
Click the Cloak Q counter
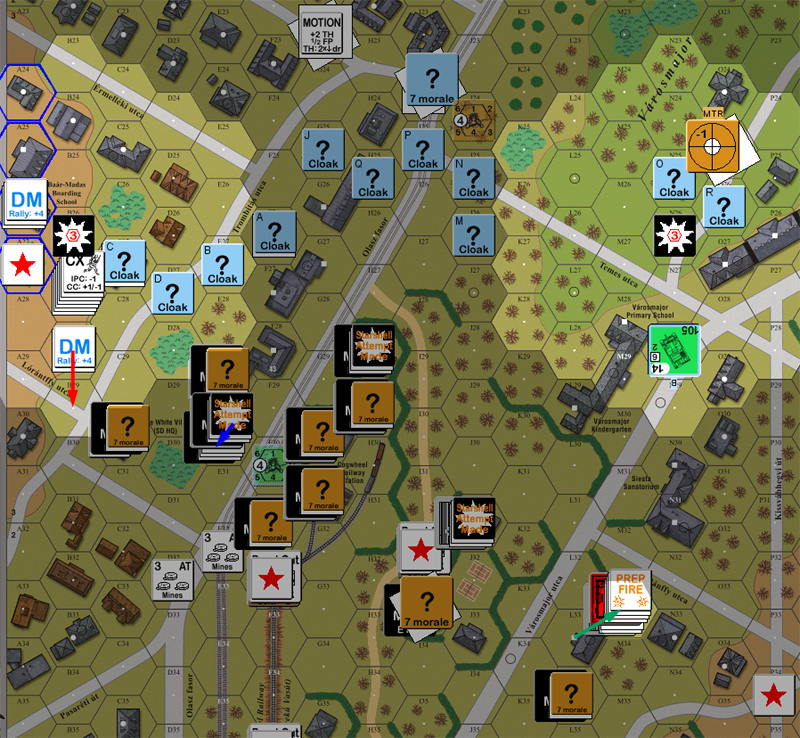point(374,180)
